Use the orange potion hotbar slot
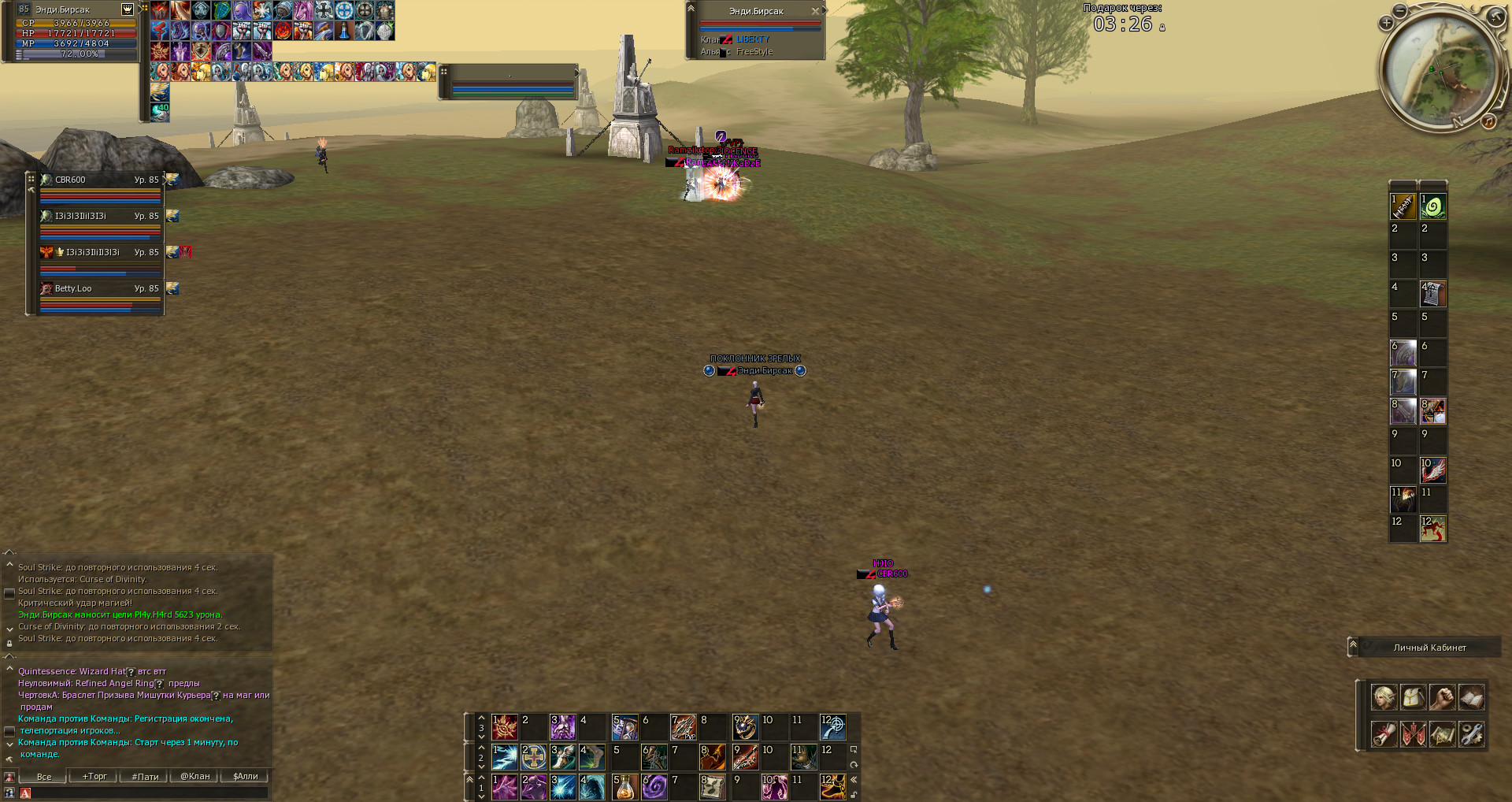The width and height of the screenshot is (1512, 802). pos(624,786)
